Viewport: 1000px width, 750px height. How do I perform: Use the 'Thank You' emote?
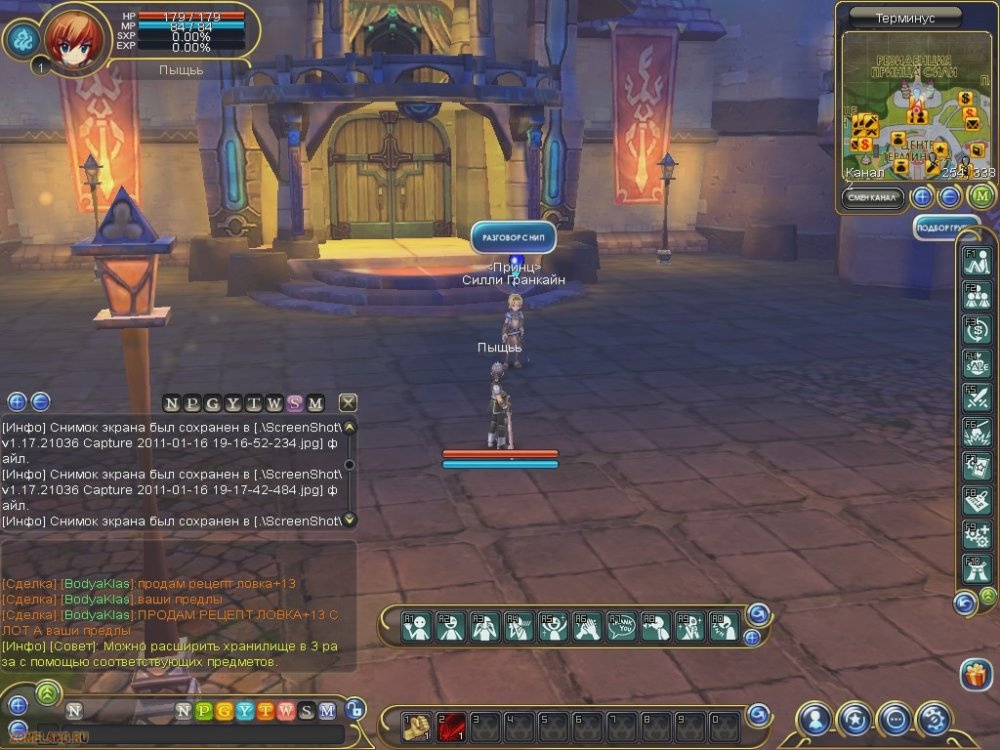point(621,627)
